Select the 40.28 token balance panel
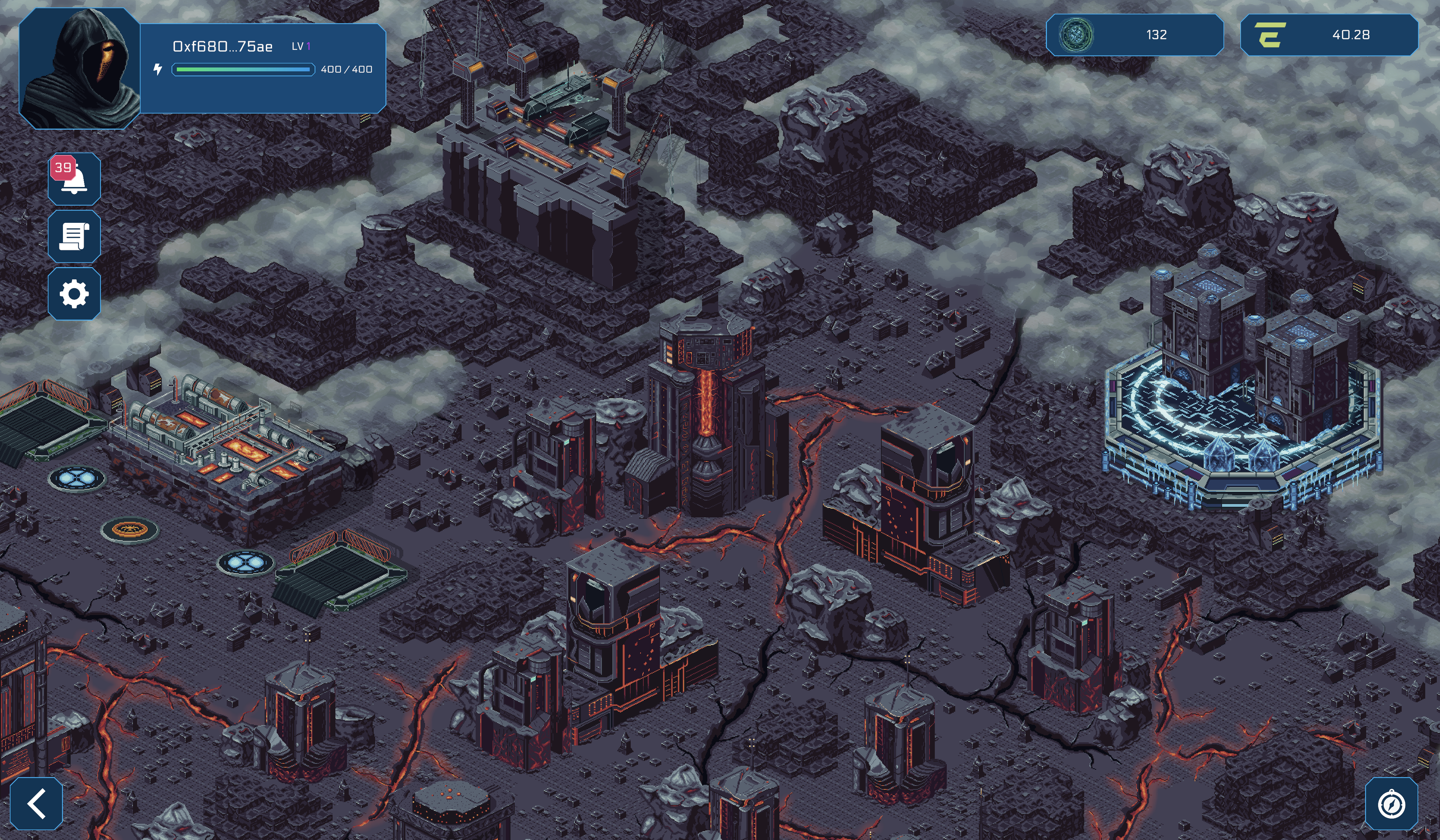 click(x=1329, y=35)
